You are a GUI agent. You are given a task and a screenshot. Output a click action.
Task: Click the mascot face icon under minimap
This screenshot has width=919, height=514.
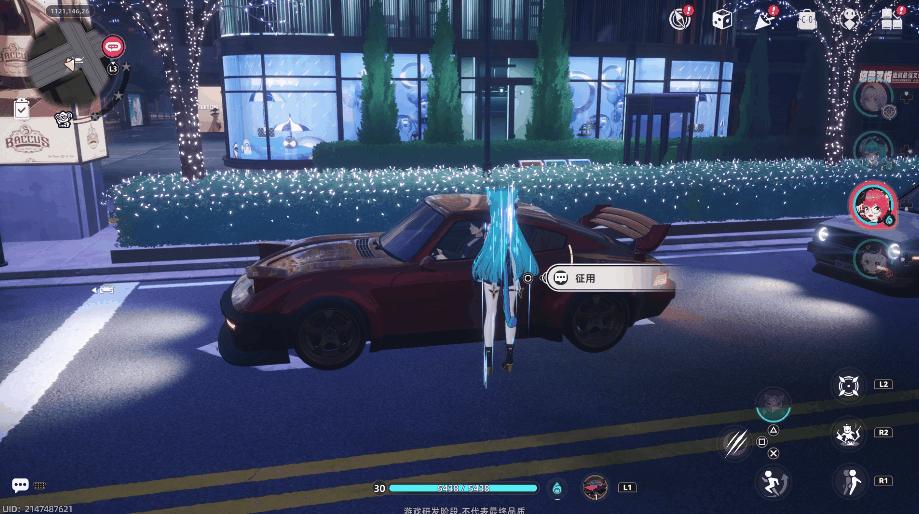tap(63, 119)
